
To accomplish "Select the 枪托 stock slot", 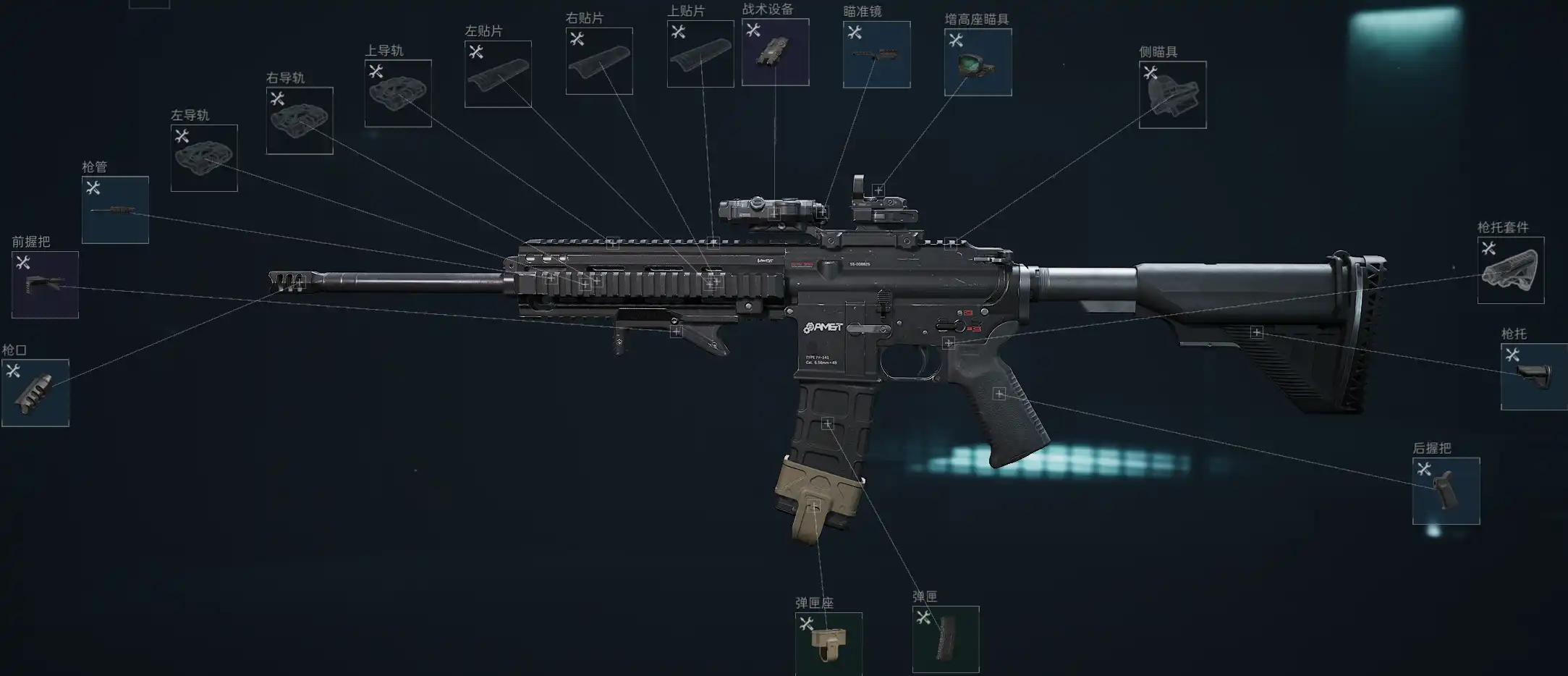I will tap(1534, 376).
